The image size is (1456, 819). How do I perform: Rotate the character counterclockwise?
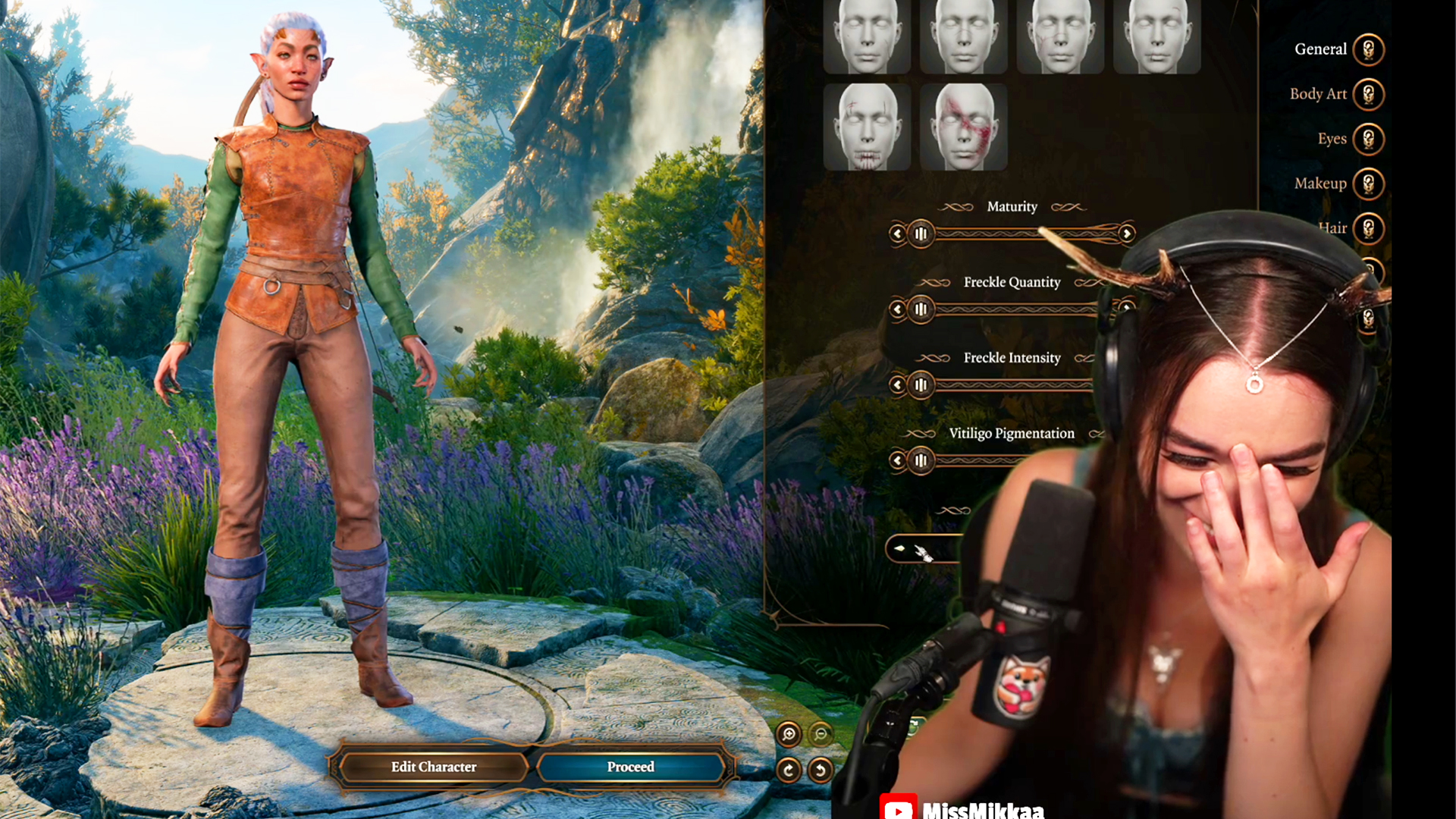tap(821, 770)
